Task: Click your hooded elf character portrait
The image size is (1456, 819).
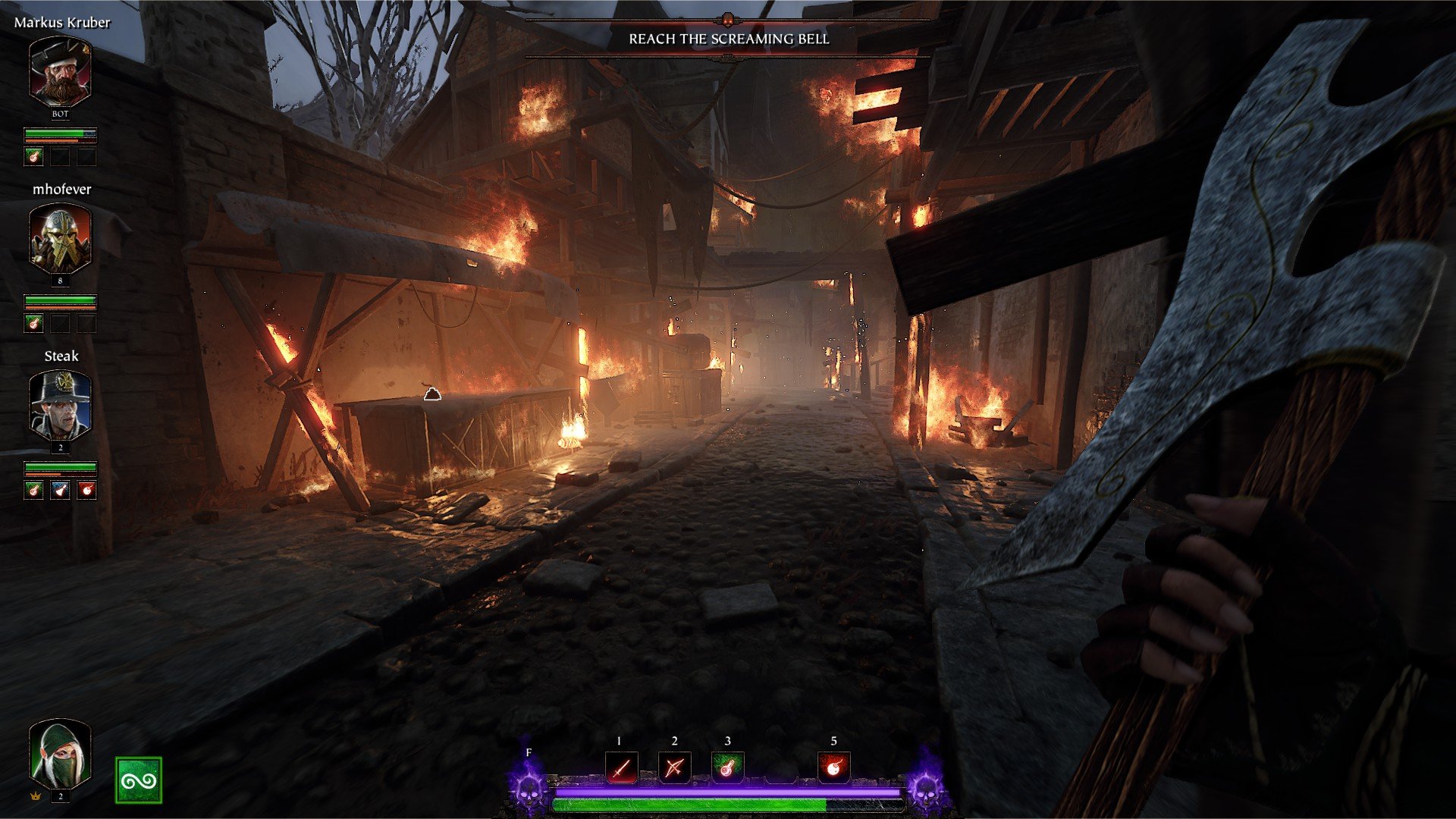Action: tap(60, 755)
